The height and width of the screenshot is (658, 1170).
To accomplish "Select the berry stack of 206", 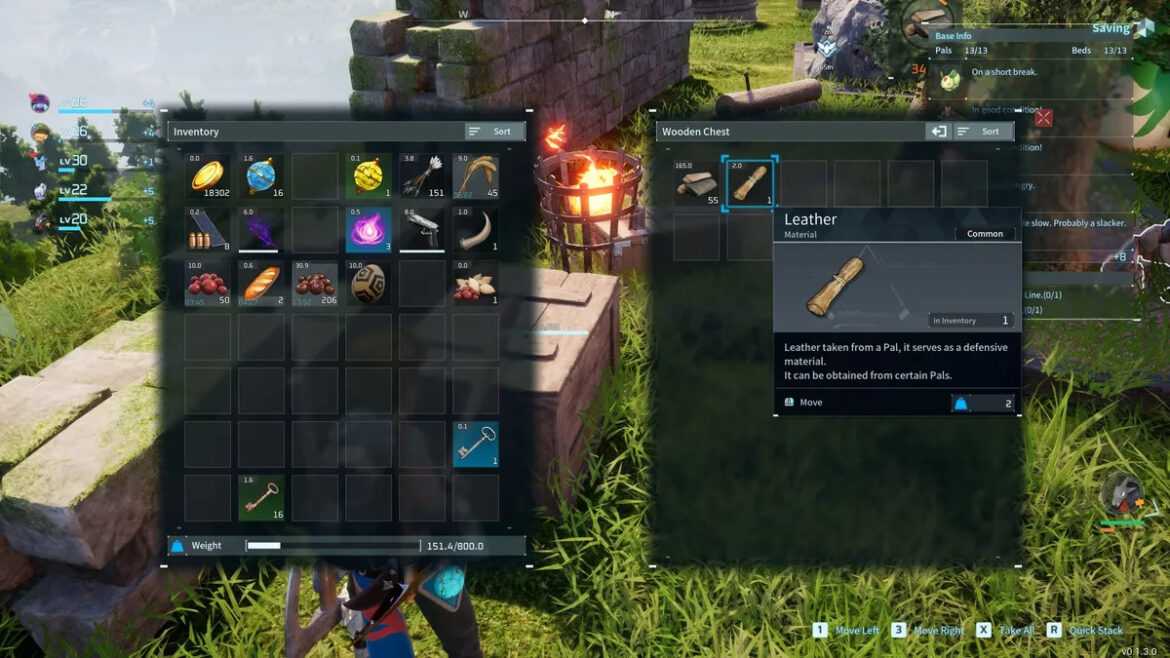I will (x=315, y=284).
